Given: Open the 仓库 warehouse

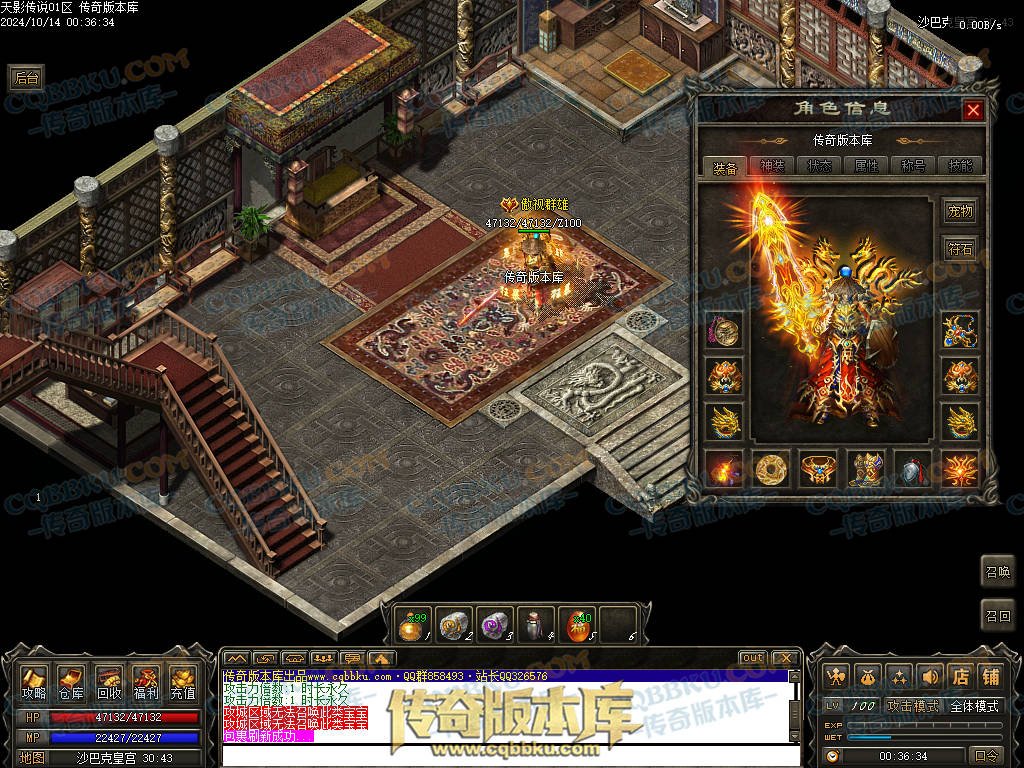Looking at the screenshot, I should pyautogui.click(x=71, y=682).
